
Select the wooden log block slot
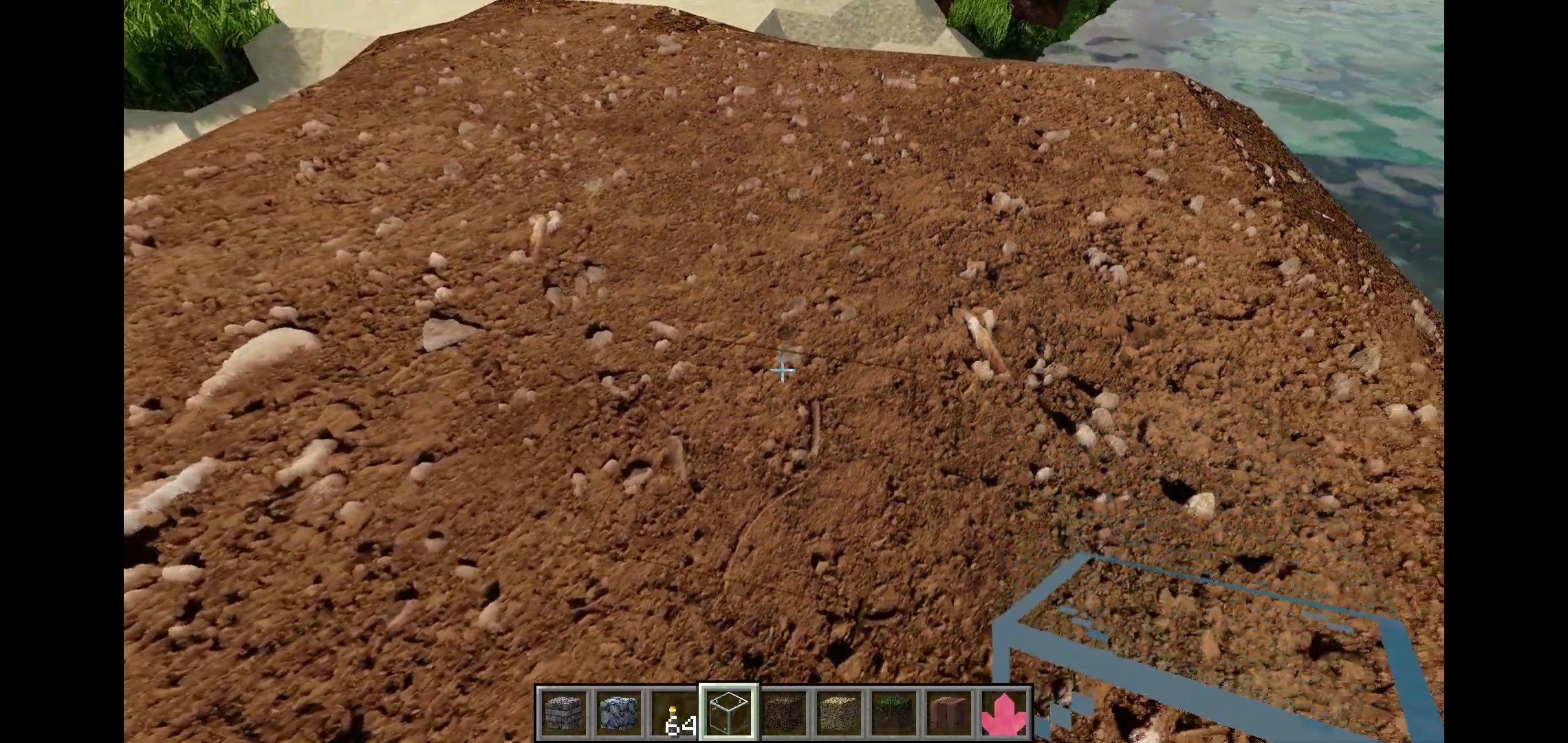pos(949,713)
